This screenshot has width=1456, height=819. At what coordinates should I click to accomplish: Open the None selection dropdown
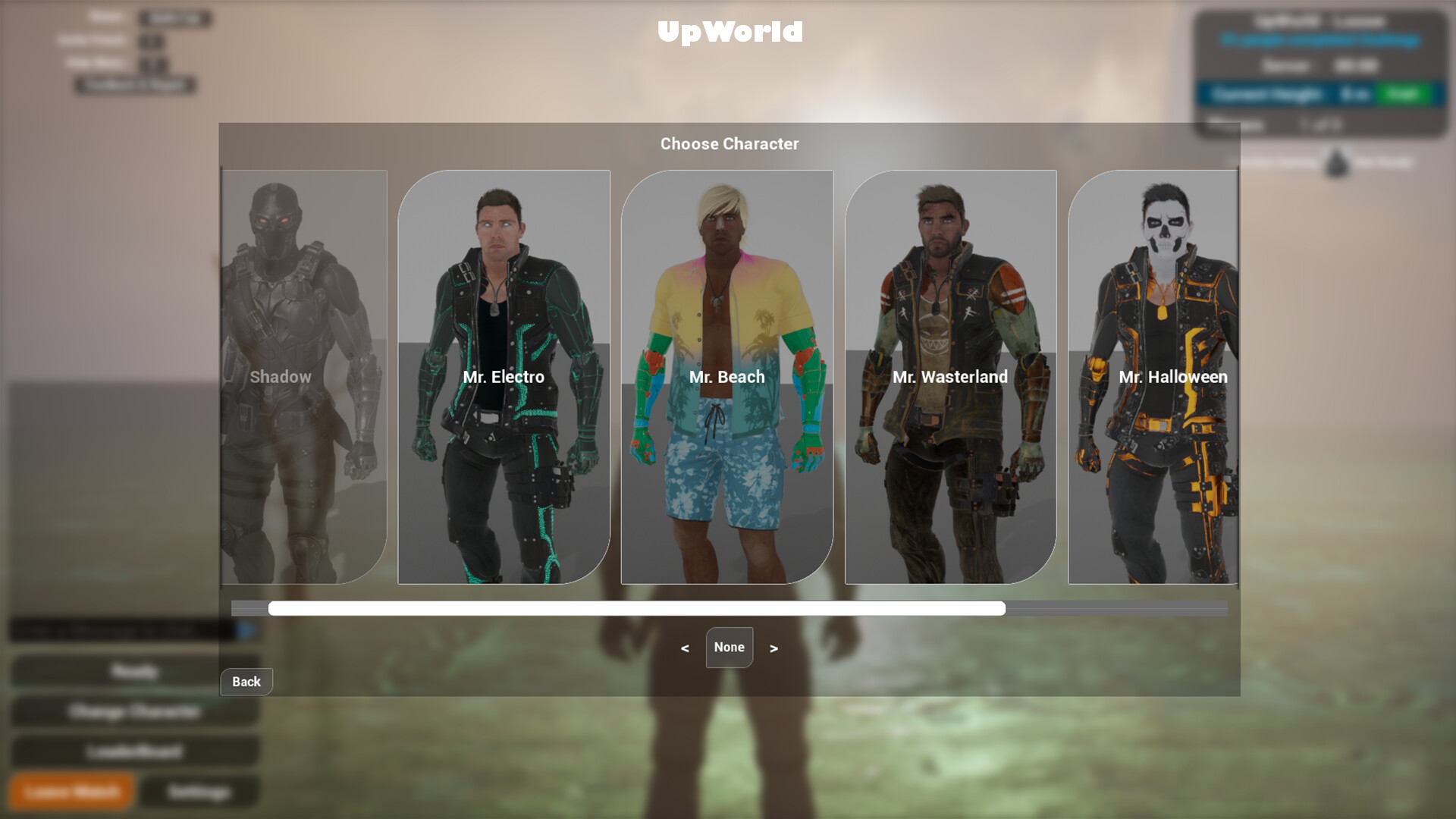[x=729, y=648]
